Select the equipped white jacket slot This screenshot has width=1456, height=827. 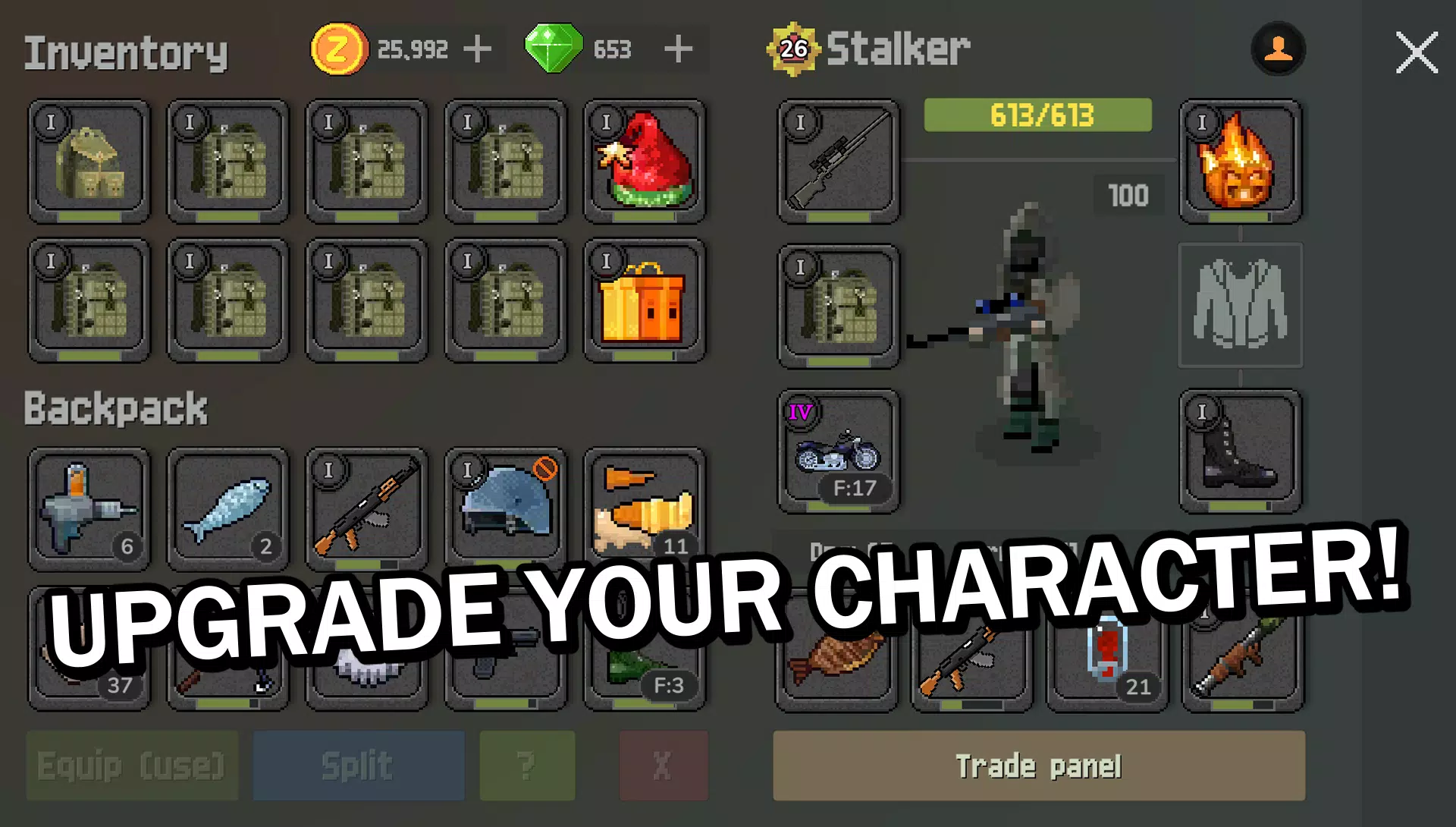(1239, 306)
